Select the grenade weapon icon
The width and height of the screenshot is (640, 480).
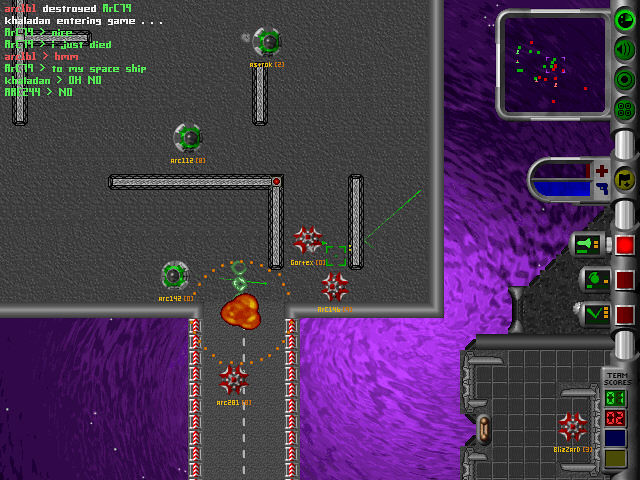(592, 279)
